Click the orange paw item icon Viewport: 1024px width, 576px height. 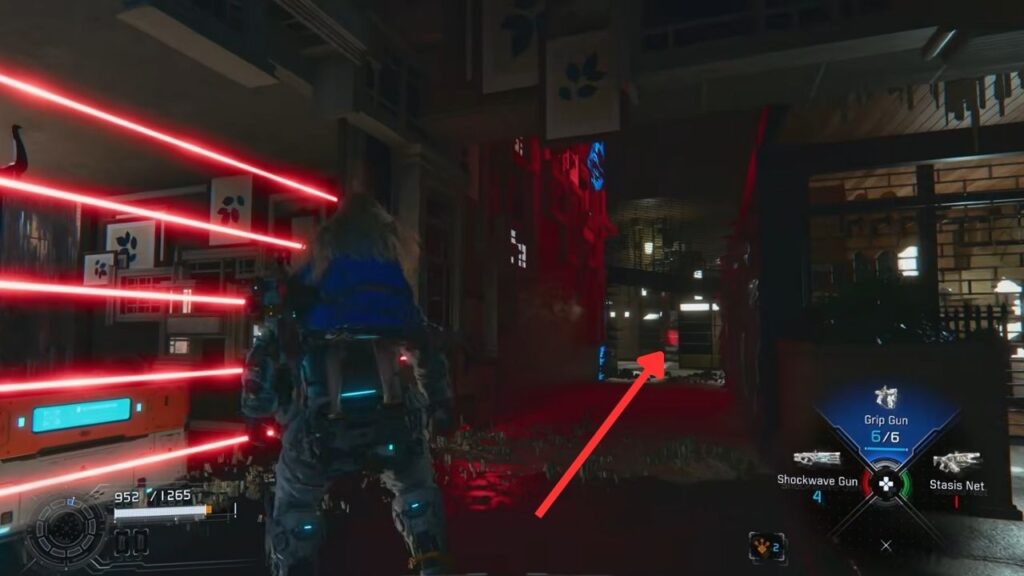[x=767, y=547]
